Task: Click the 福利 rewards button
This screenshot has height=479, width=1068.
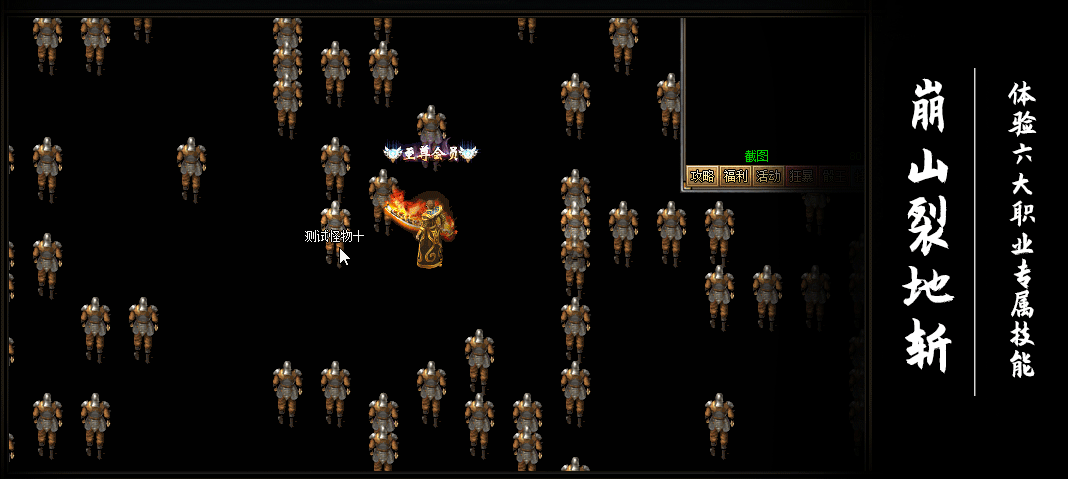Action: pos(736,176)
